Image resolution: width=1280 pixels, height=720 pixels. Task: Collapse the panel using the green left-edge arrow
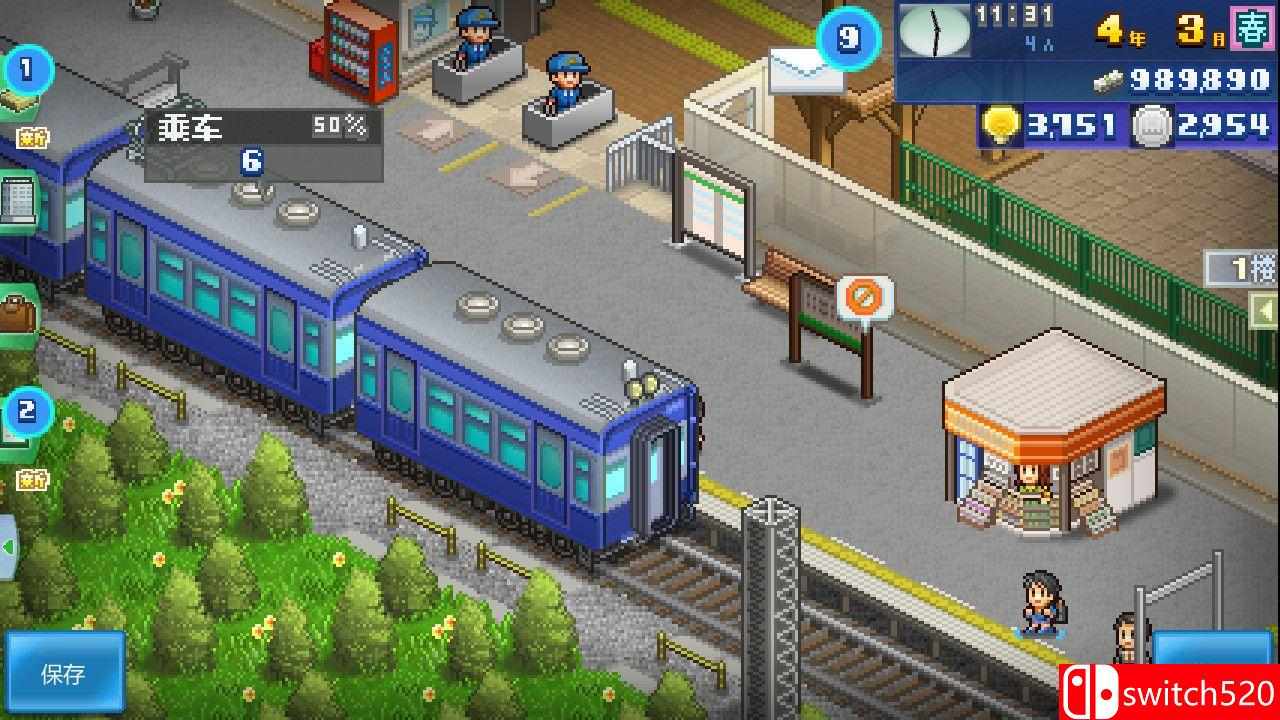[7, 545]
